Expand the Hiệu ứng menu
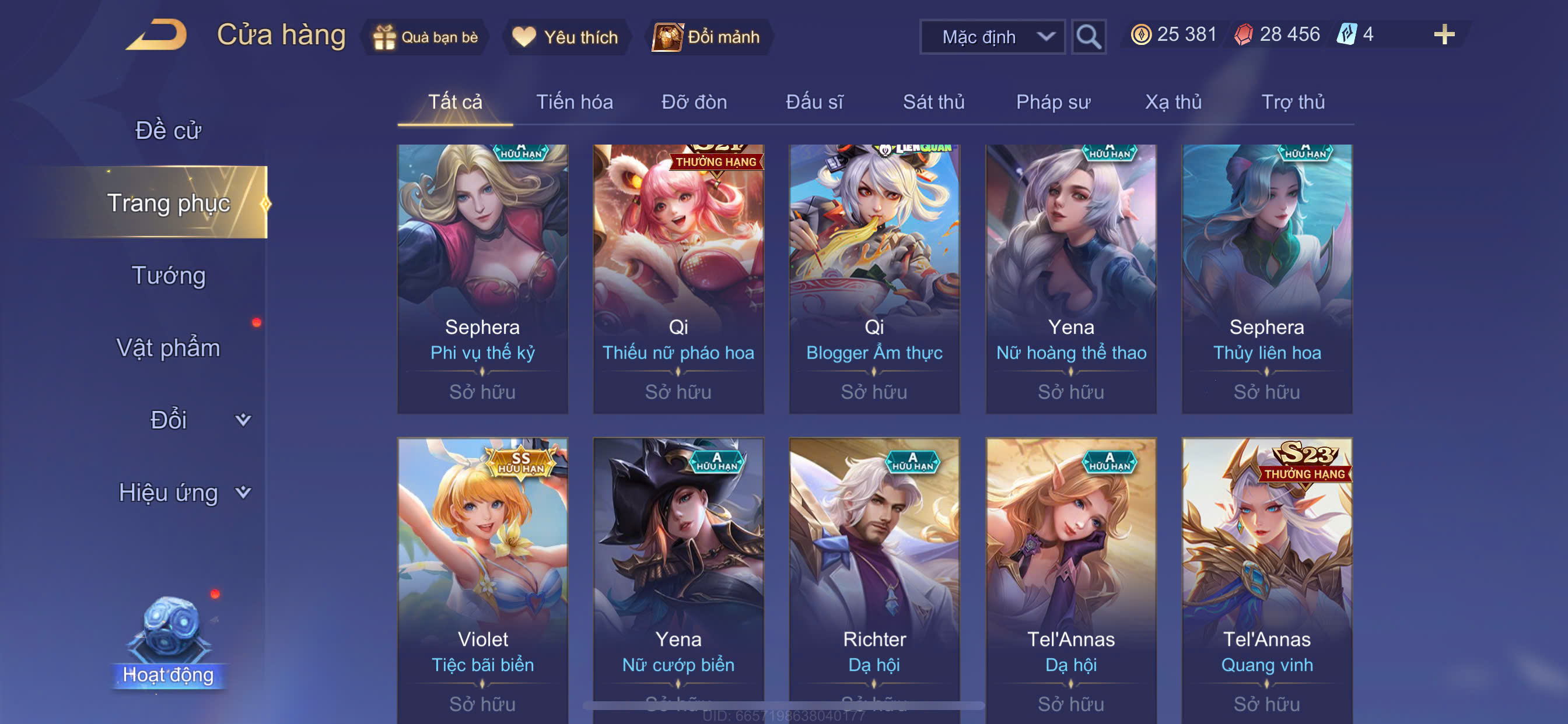Image resolution: width=1568 pixels, height=724 pixels. point(183,492)
